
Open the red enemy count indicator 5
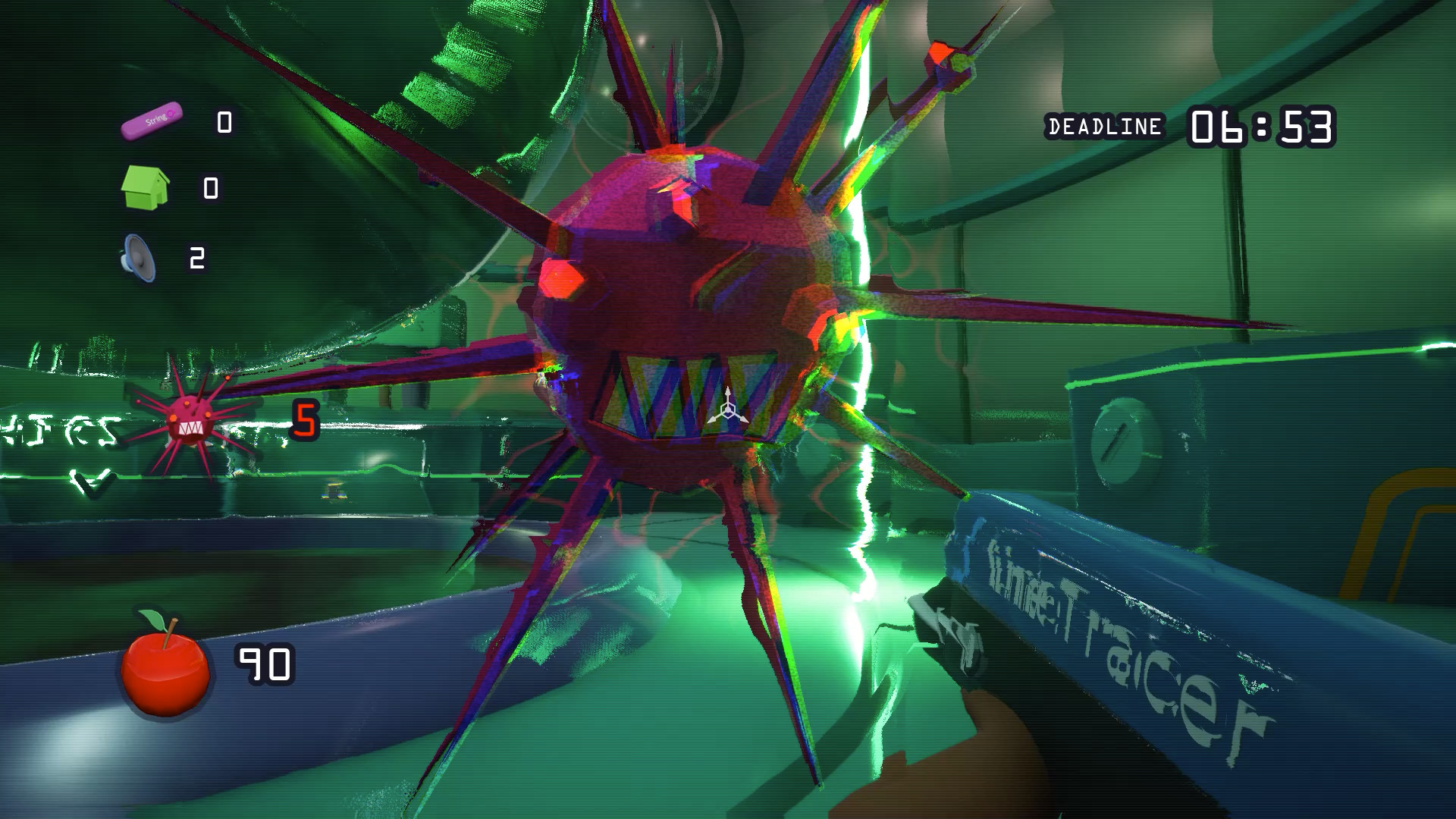pyautogui.click(x=306, y=420)
